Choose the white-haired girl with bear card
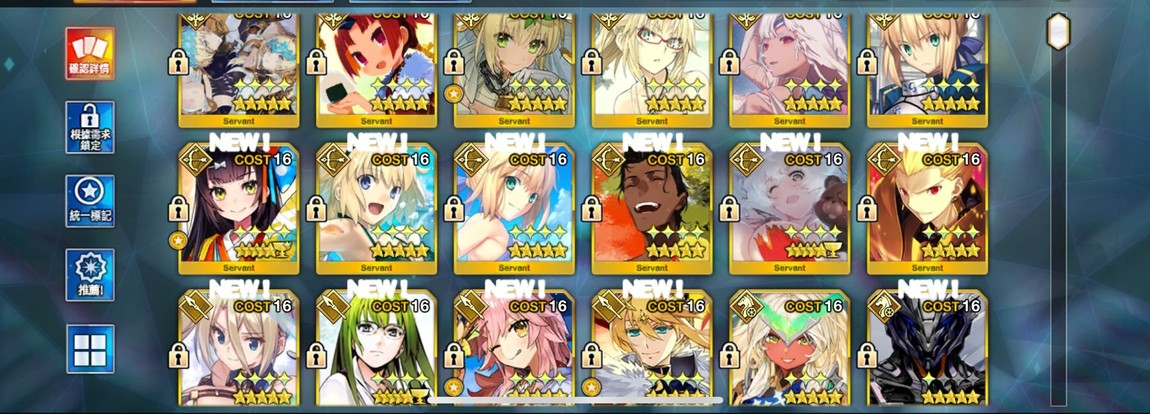 click(789, 209)
